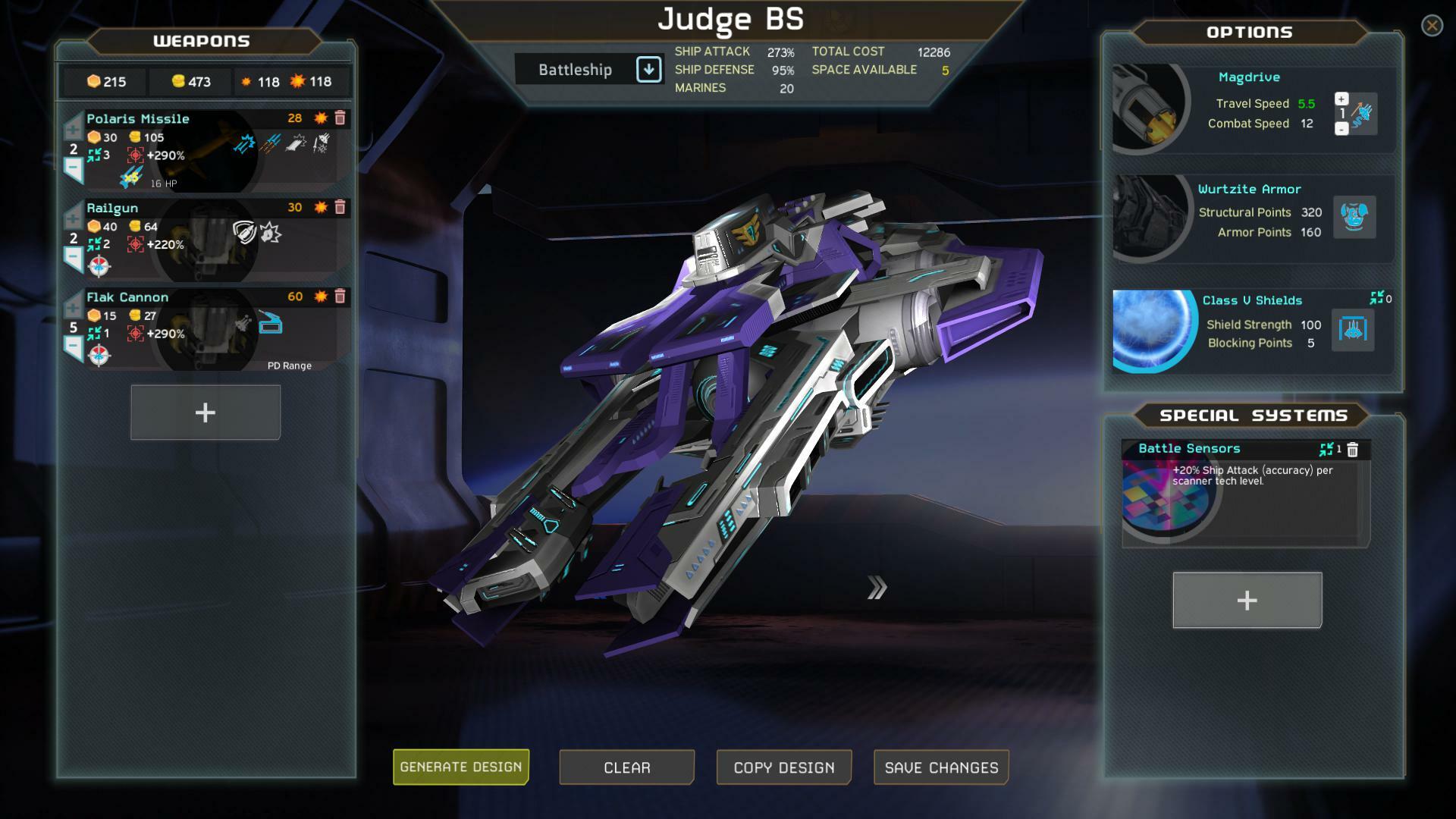Decrease the Magdrive engine level

click(x=1343, y=129)
